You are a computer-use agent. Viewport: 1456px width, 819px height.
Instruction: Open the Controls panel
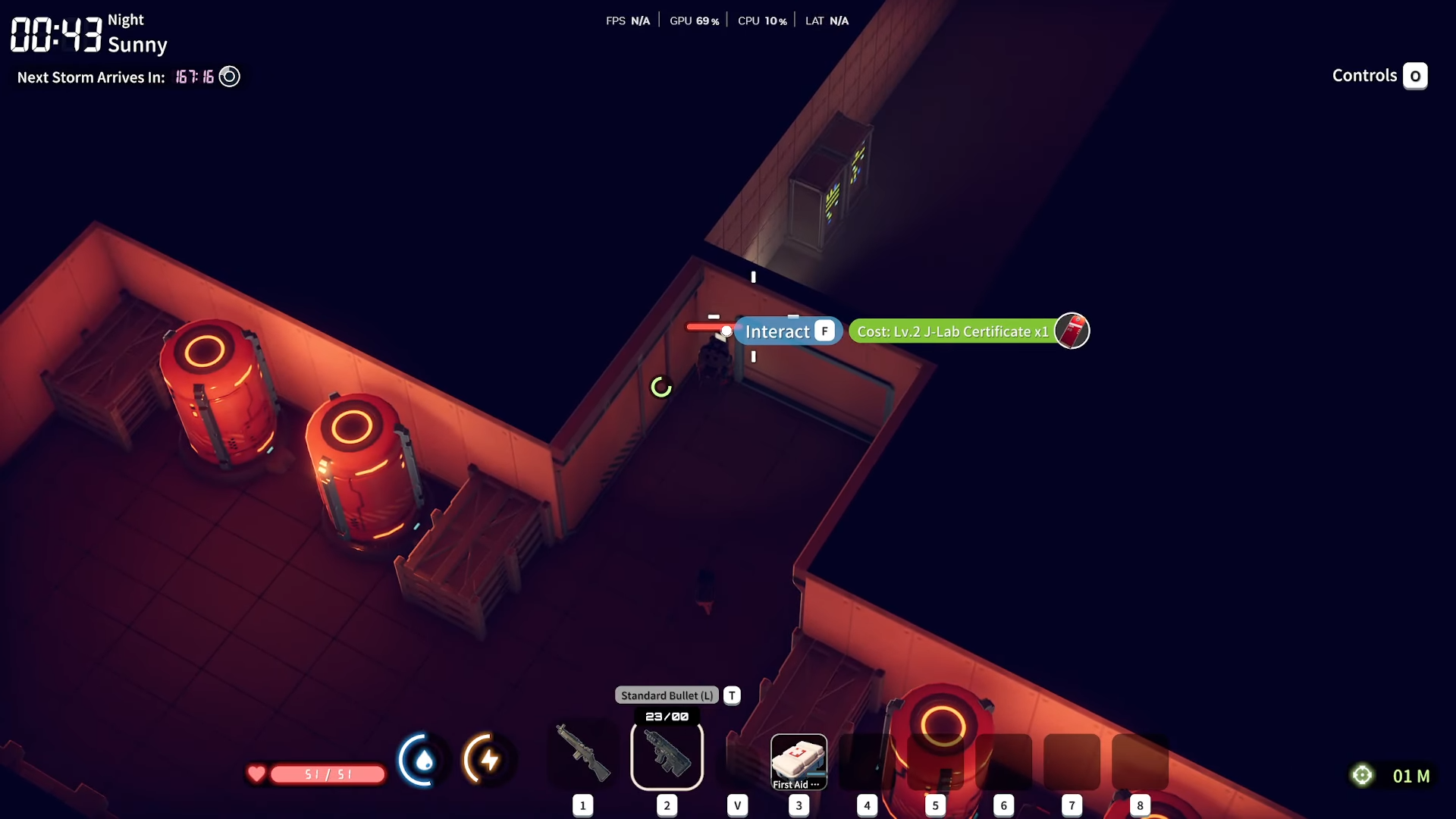[x=1379, y=76]
